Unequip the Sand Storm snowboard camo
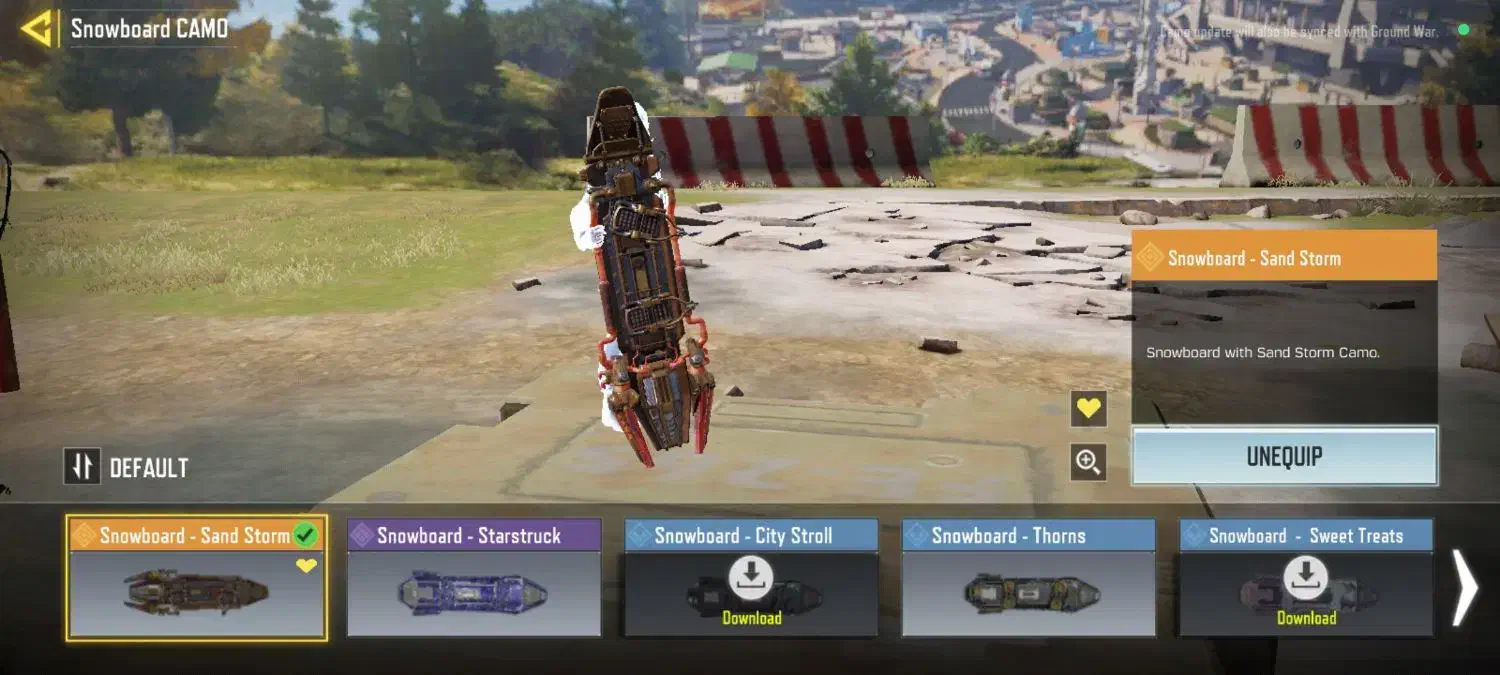The image size is (1500, 675). pos(1284,457)
